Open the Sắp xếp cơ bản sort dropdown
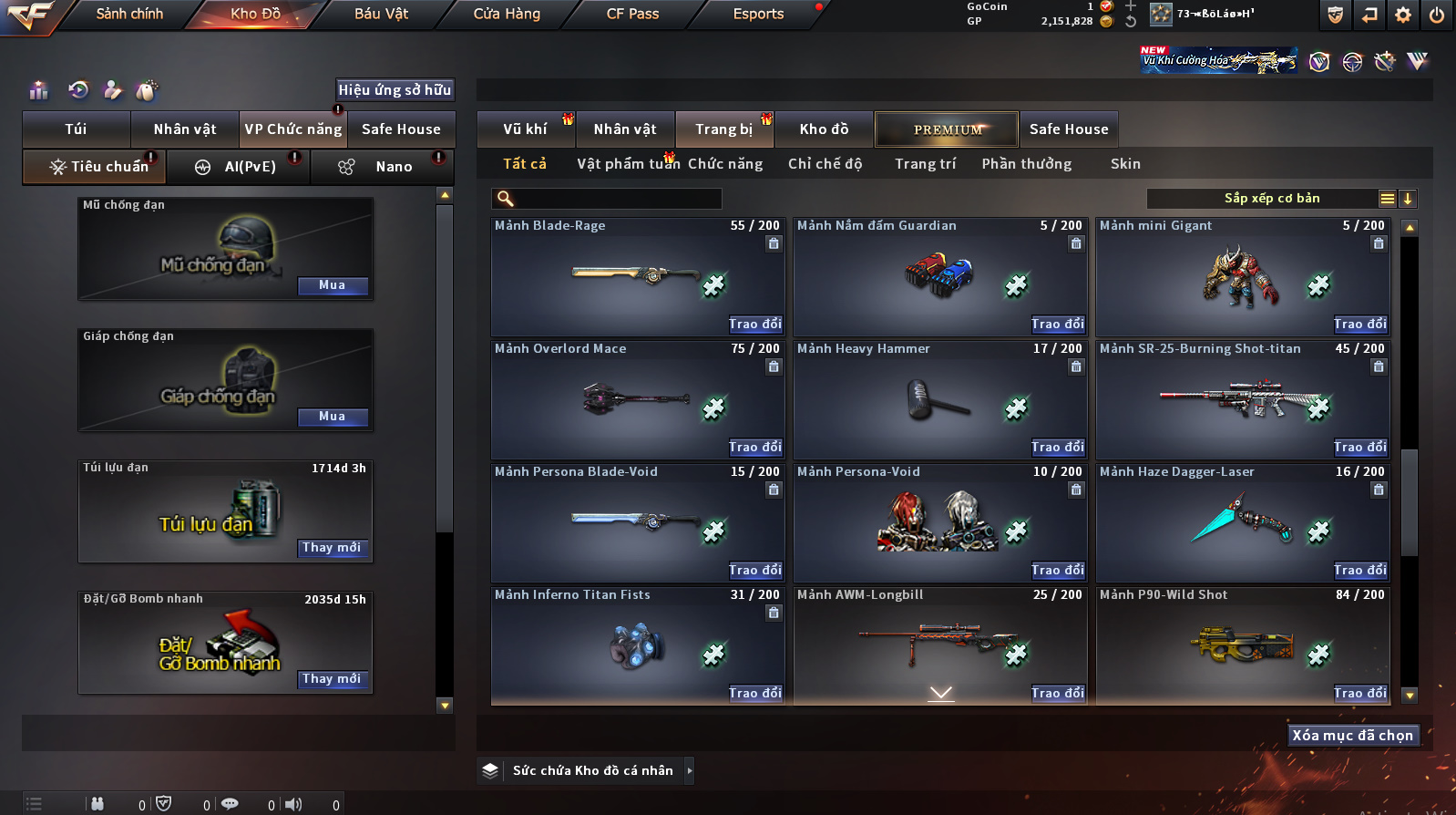 point(1272,199)
